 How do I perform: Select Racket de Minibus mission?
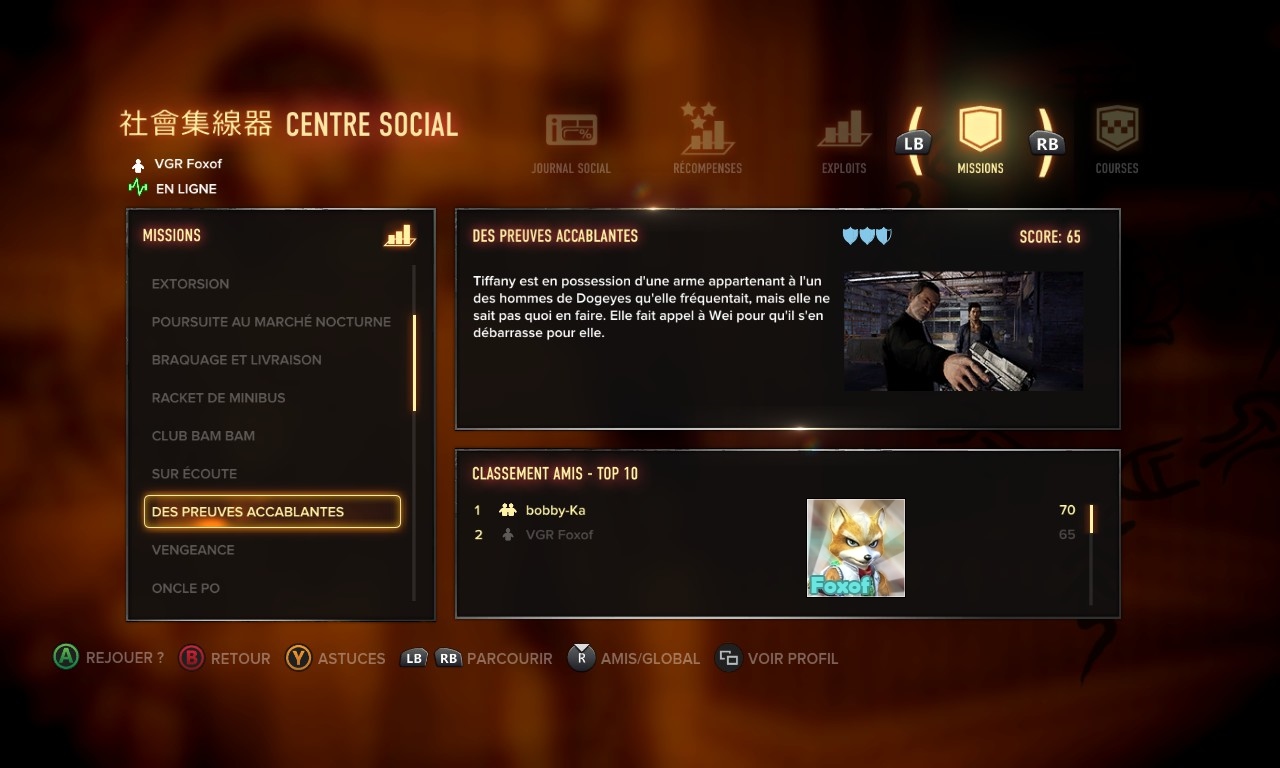point(219,398)
